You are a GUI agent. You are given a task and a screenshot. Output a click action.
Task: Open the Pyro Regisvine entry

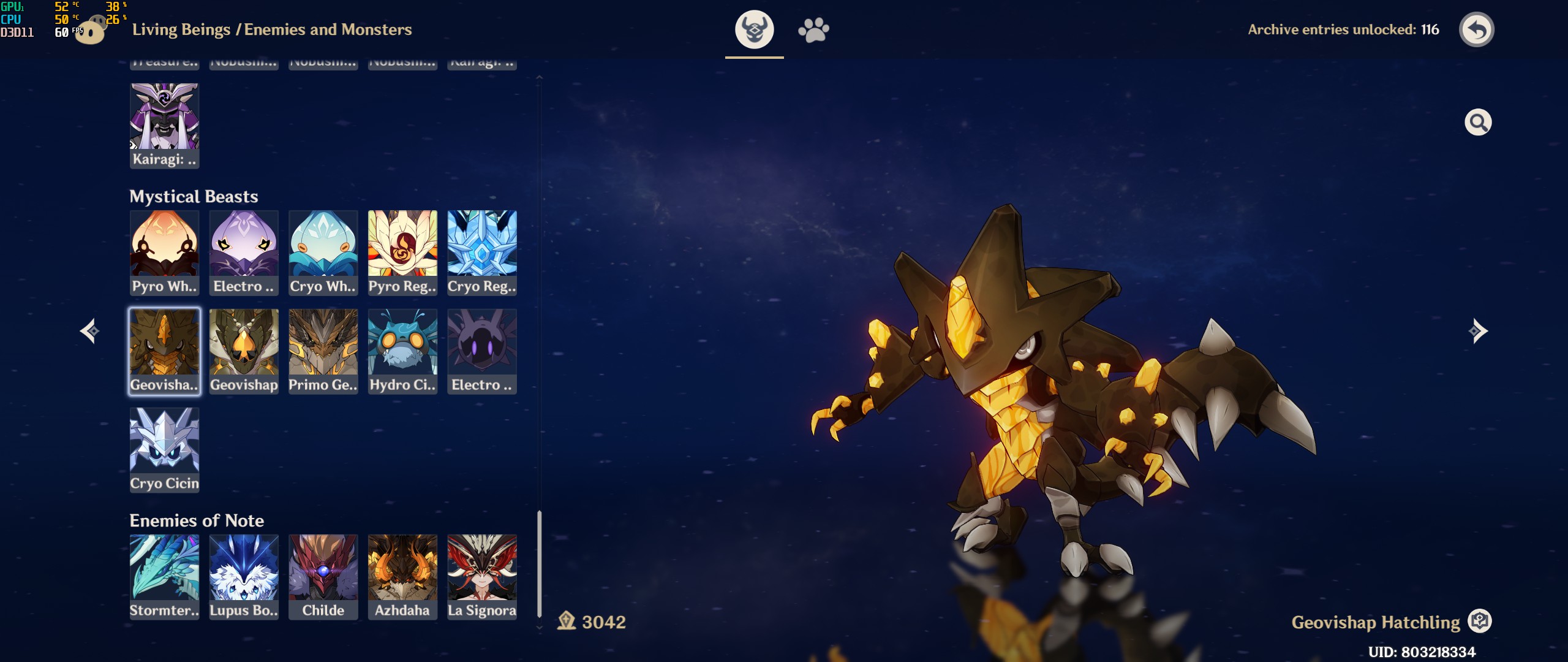402,252
